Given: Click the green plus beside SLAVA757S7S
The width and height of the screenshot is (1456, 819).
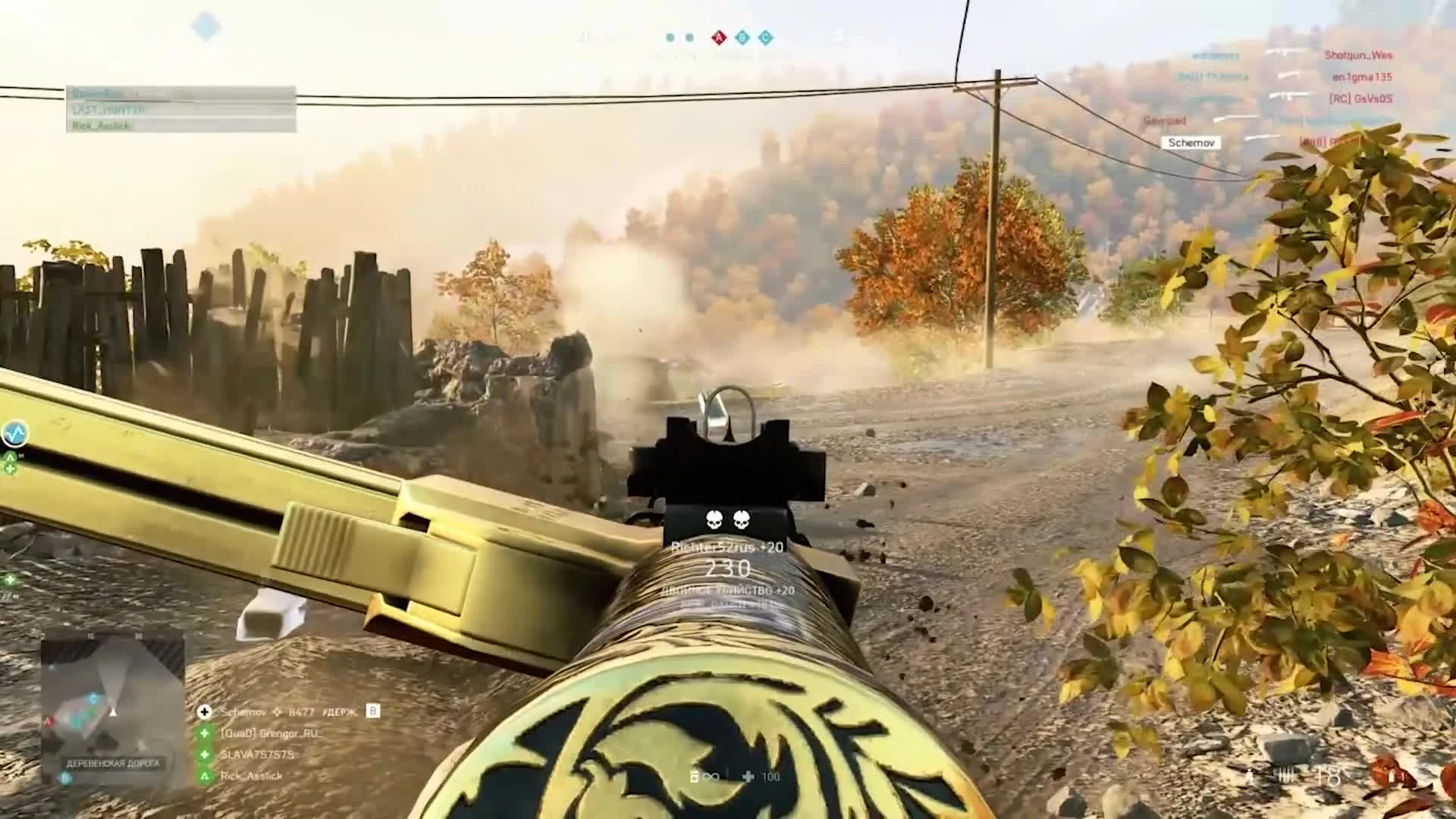Looking at the screenshot, I should [x=204, y=754].
